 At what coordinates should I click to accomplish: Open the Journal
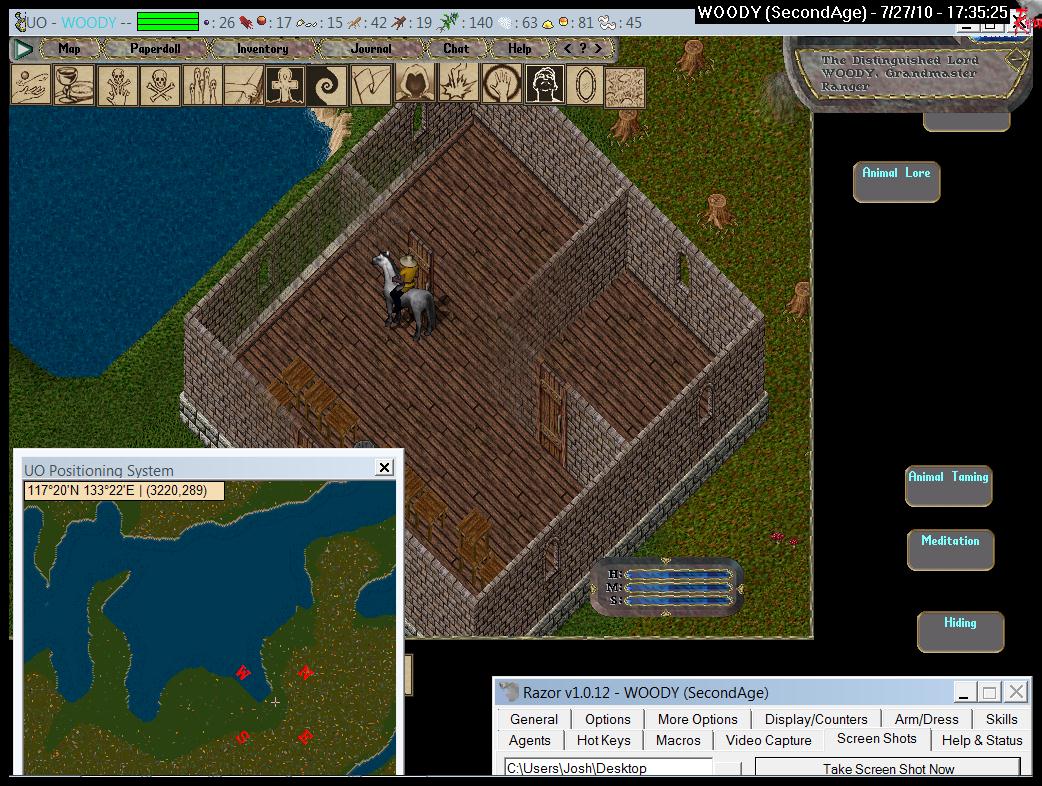(371, 48)
